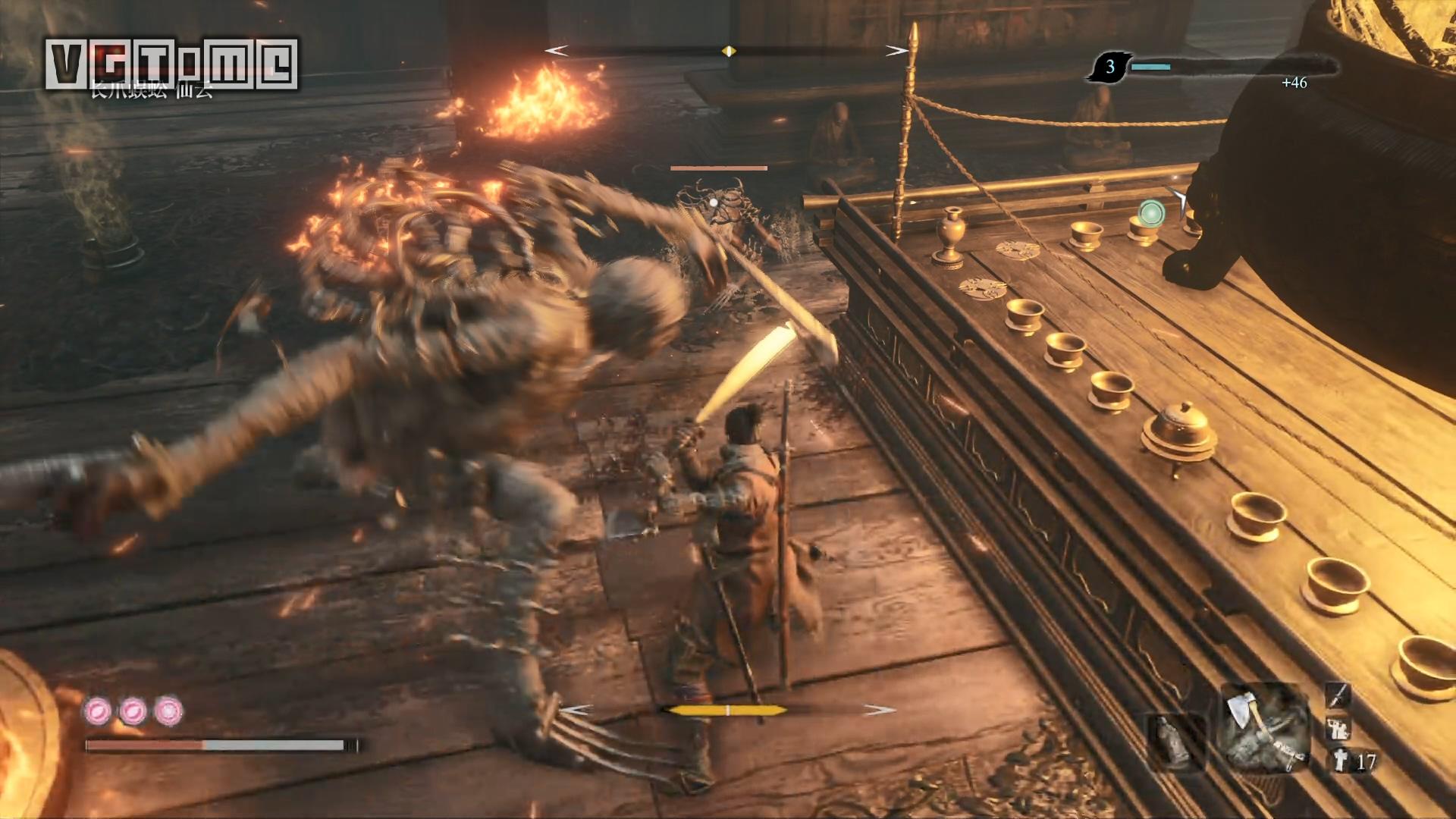Viewport: 1456px width, 819px height.
Task: Click the VGTime watermark logo
Action: (171, 64)
